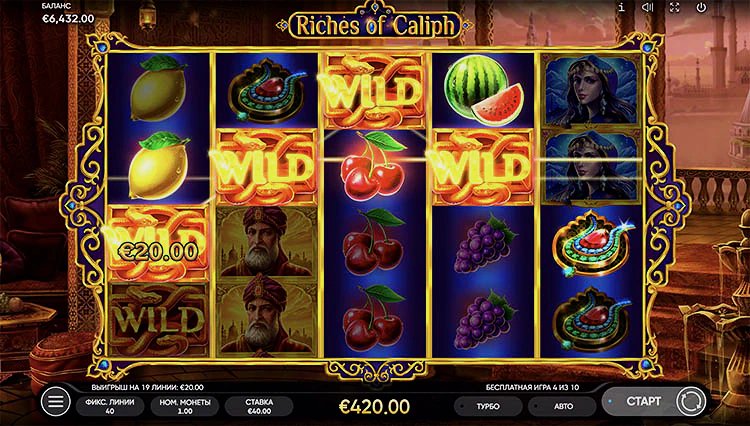Switch to fullscreen mode
The height and width of the screenshot is (426, 750).
click(675, 7)
